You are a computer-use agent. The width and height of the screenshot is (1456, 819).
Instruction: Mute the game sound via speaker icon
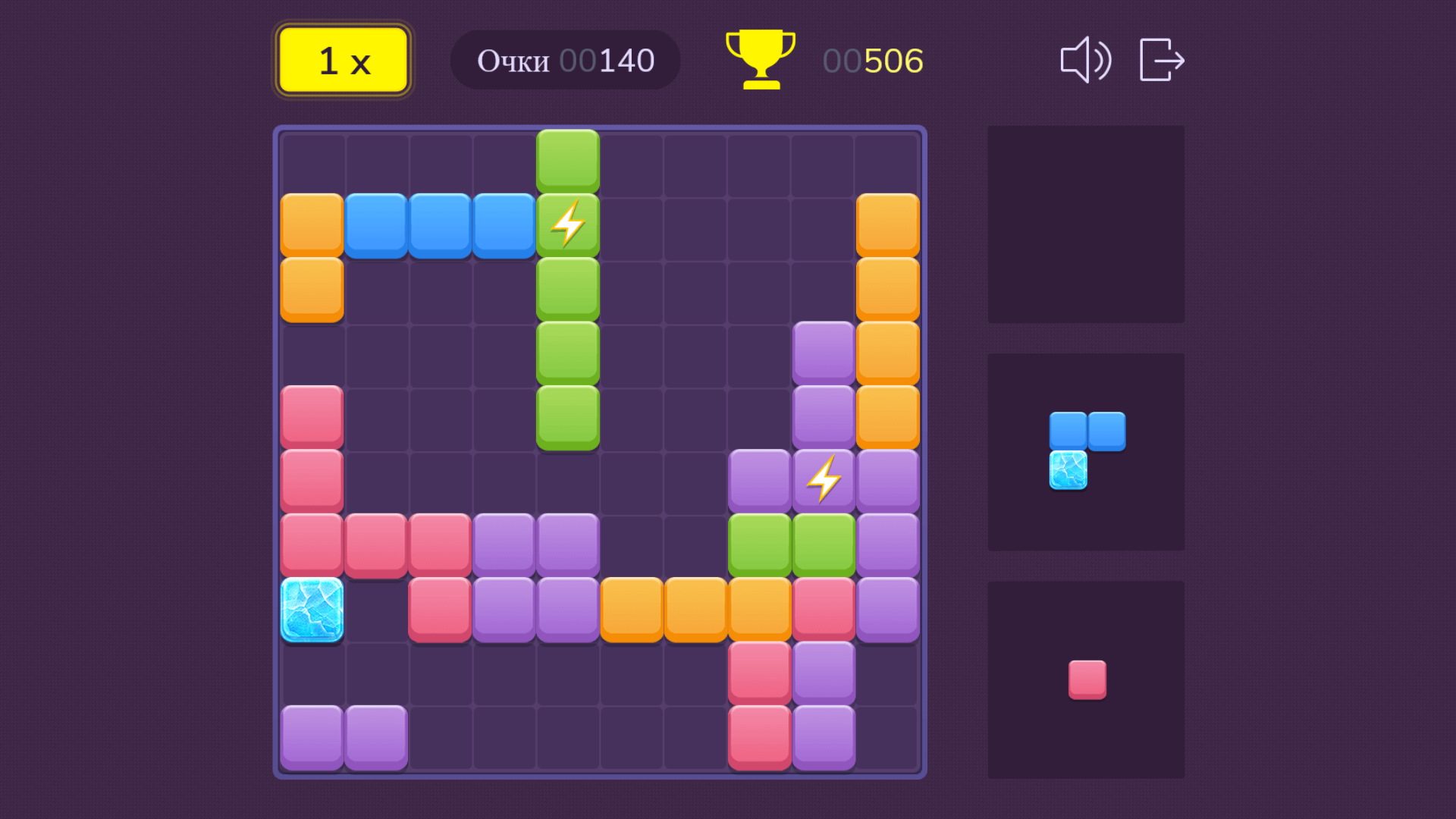point(1086,60)
